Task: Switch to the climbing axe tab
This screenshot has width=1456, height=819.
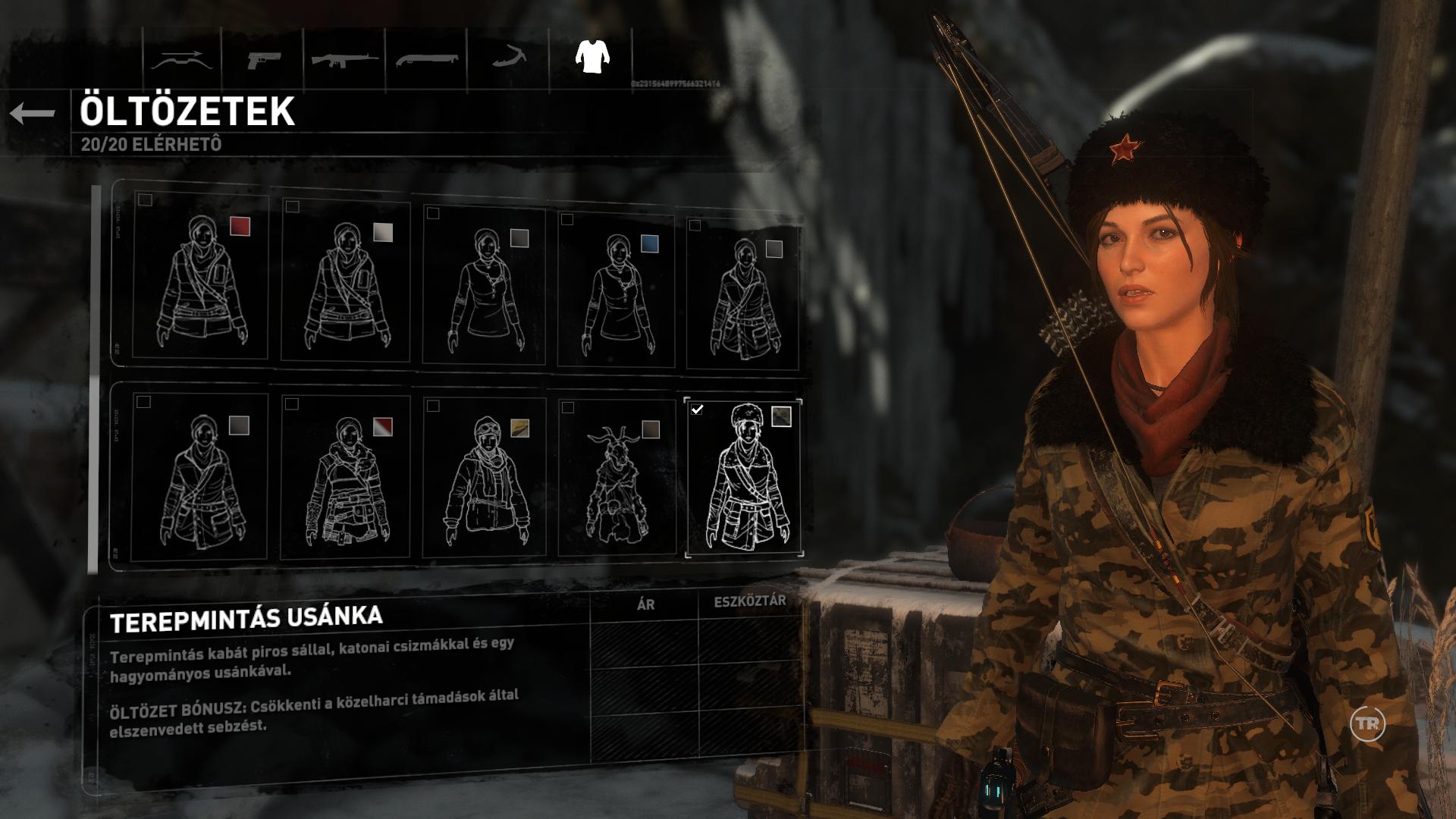Action: click(x=509, y=58)
